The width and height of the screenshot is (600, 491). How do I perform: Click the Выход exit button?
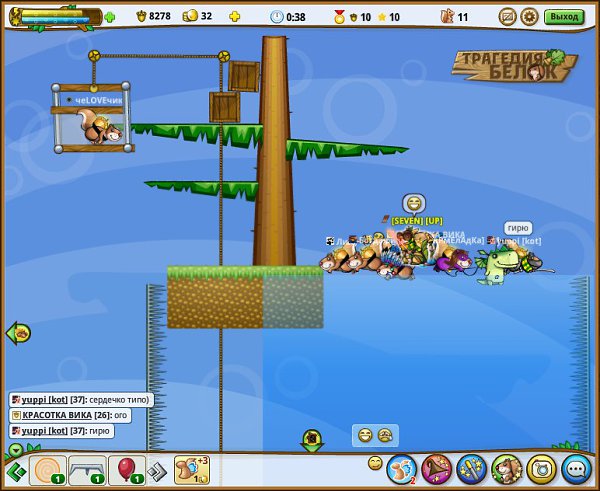click(x=565, y=16)
